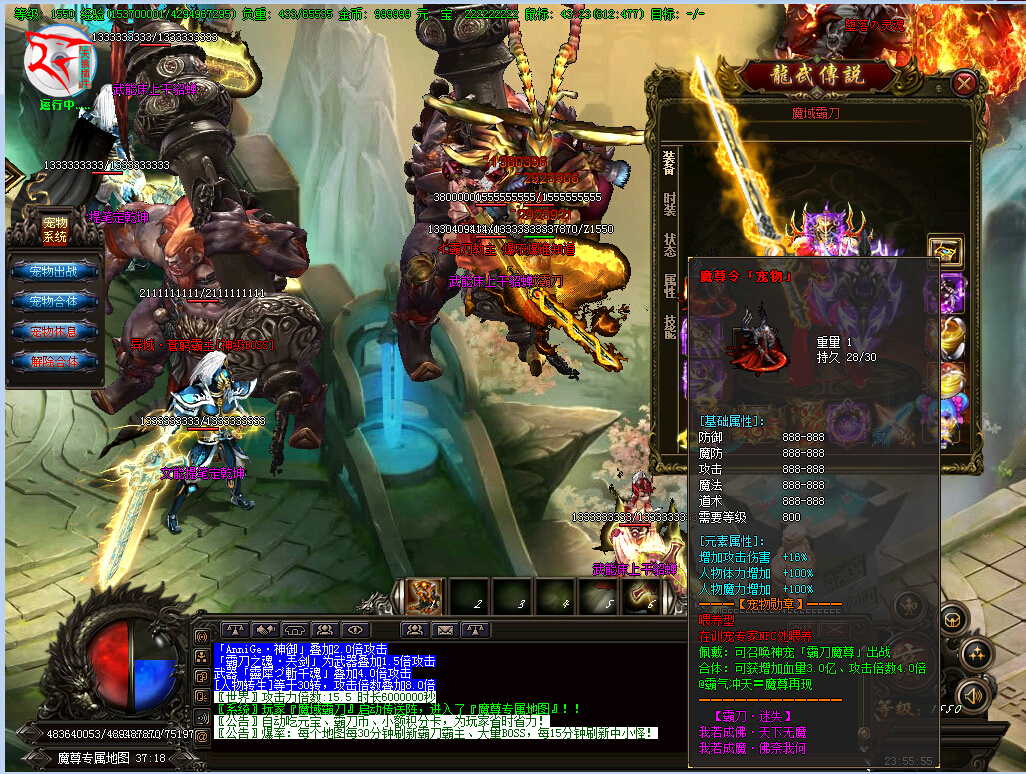Click the 宠物出战 pet deploy button
Viewport: 1026px width, 774px height.
pyautogui.click(x=55, y=270)
